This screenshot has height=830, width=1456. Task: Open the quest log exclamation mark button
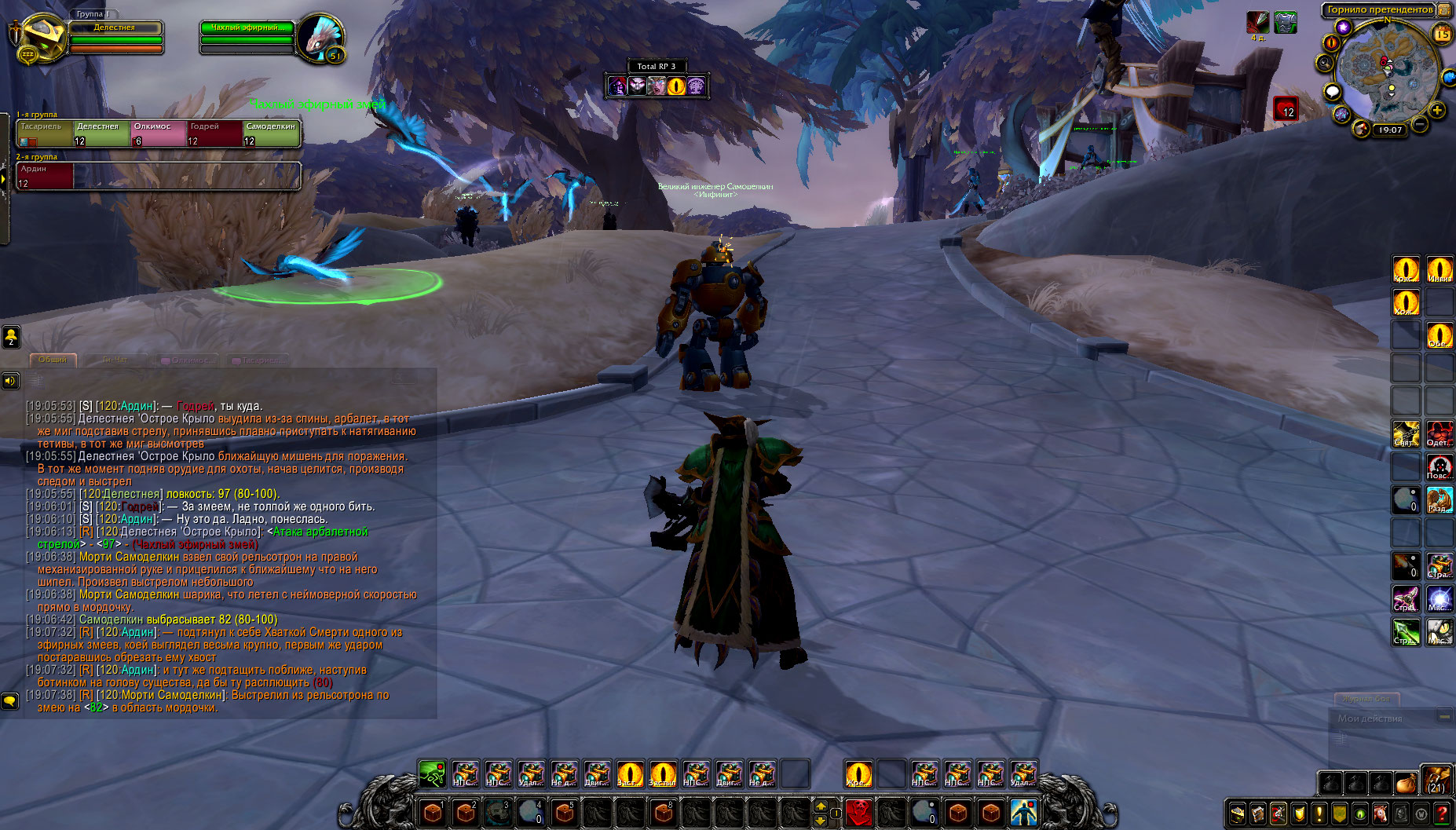click(x=1319, y=814)
